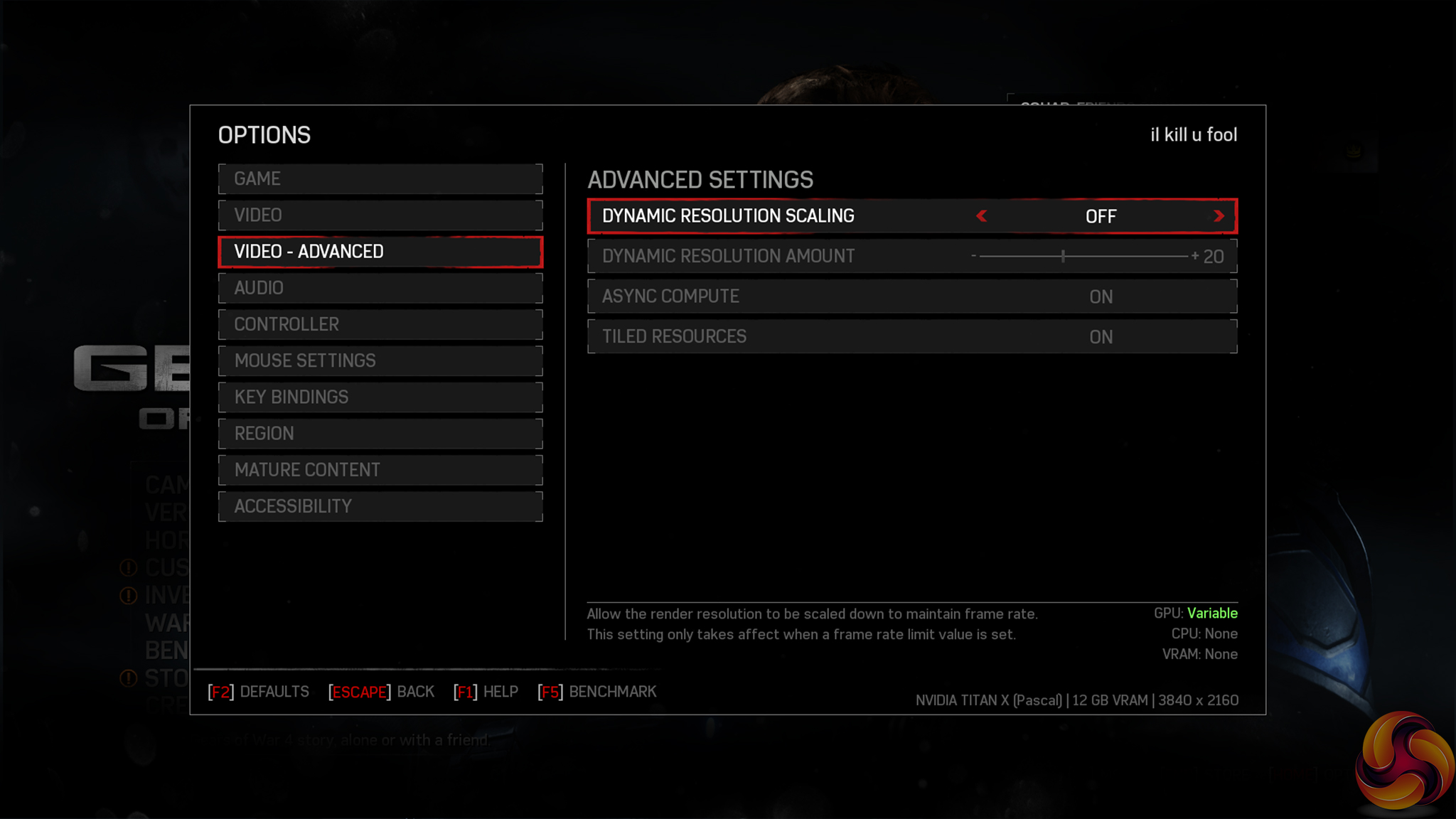The height and width of the screenshot is (819, 1456).
Task: Go to Controller settings
Action: [380, 324]
